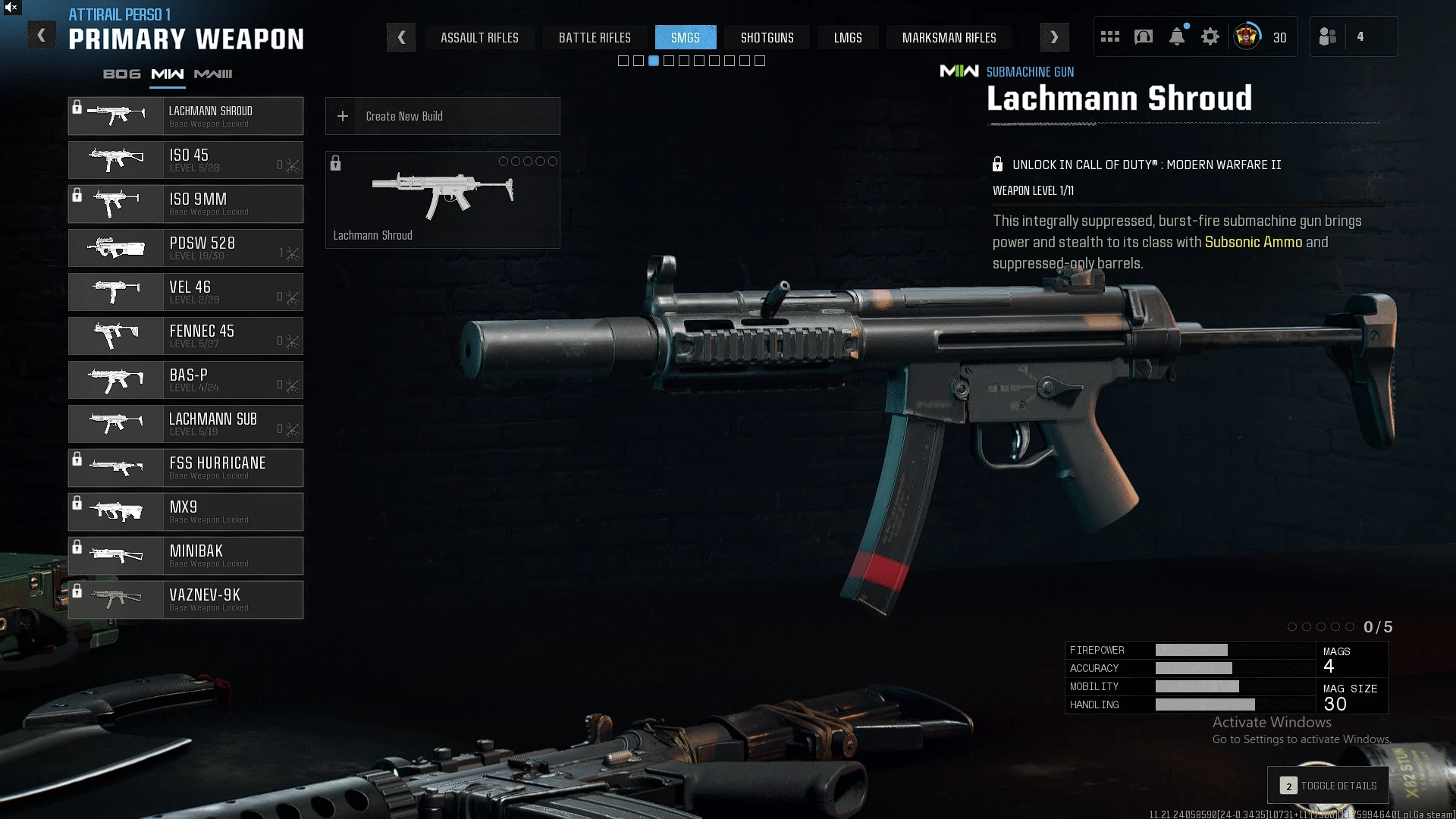Click the locked Vaznev-9K row

pos(186,600)
